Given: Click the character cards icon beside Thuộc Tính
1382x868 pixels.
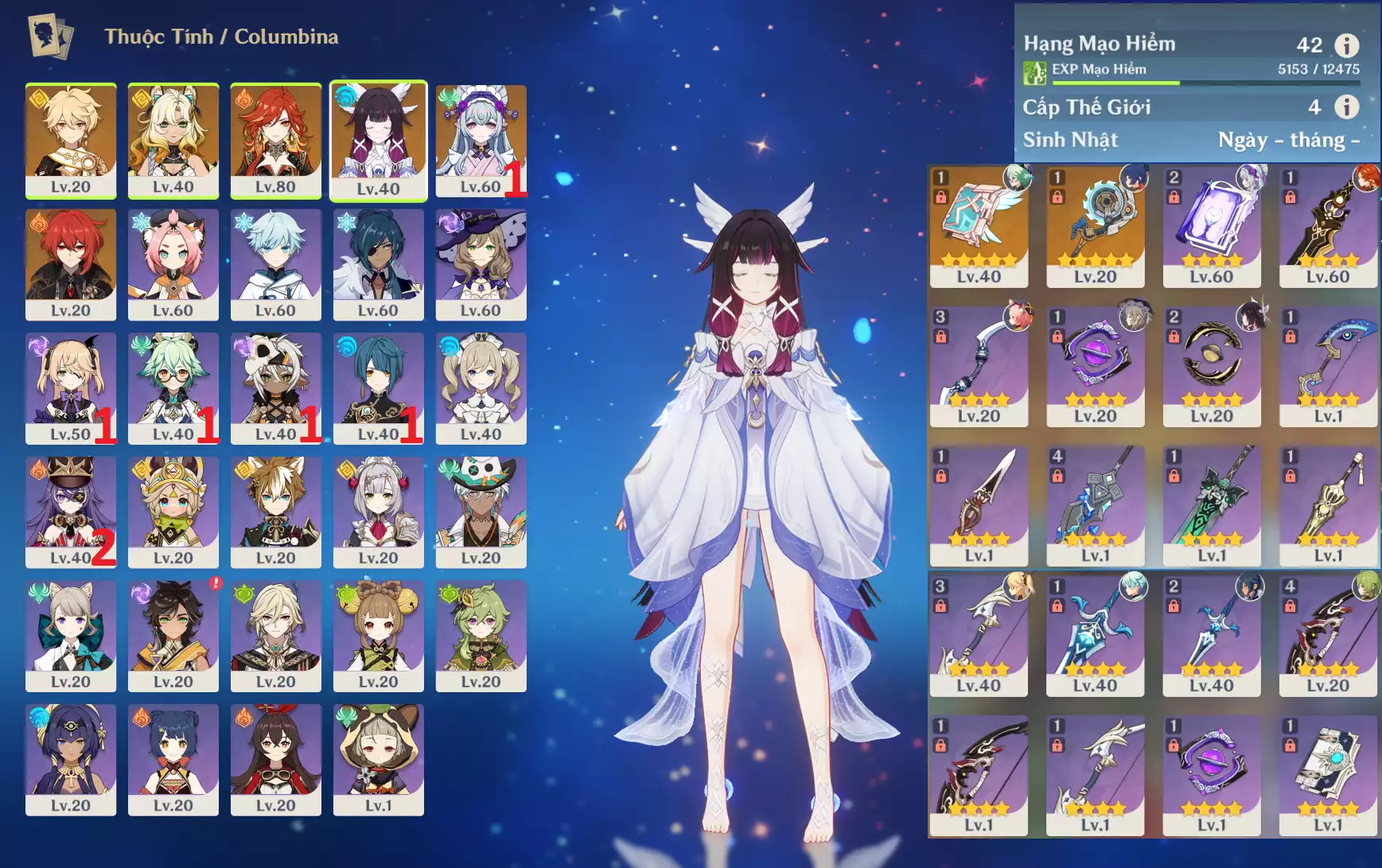Looking at the screenshot, I should coord(51,37).
